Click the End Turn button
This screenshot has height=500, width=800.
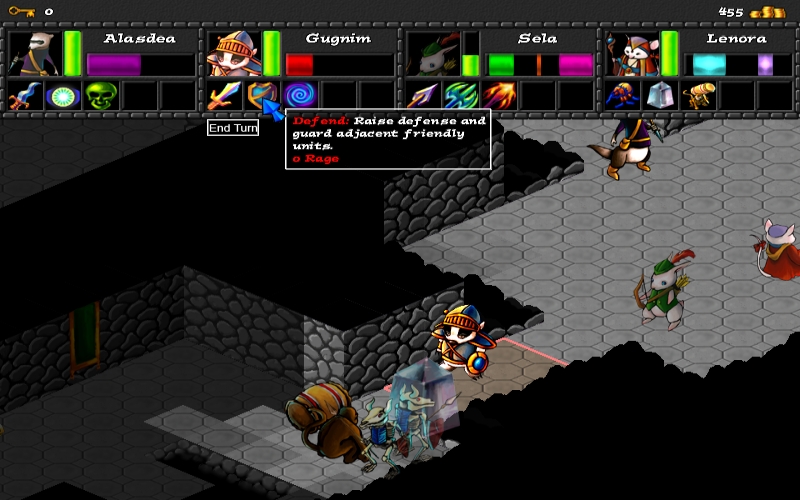coord(233,128)
